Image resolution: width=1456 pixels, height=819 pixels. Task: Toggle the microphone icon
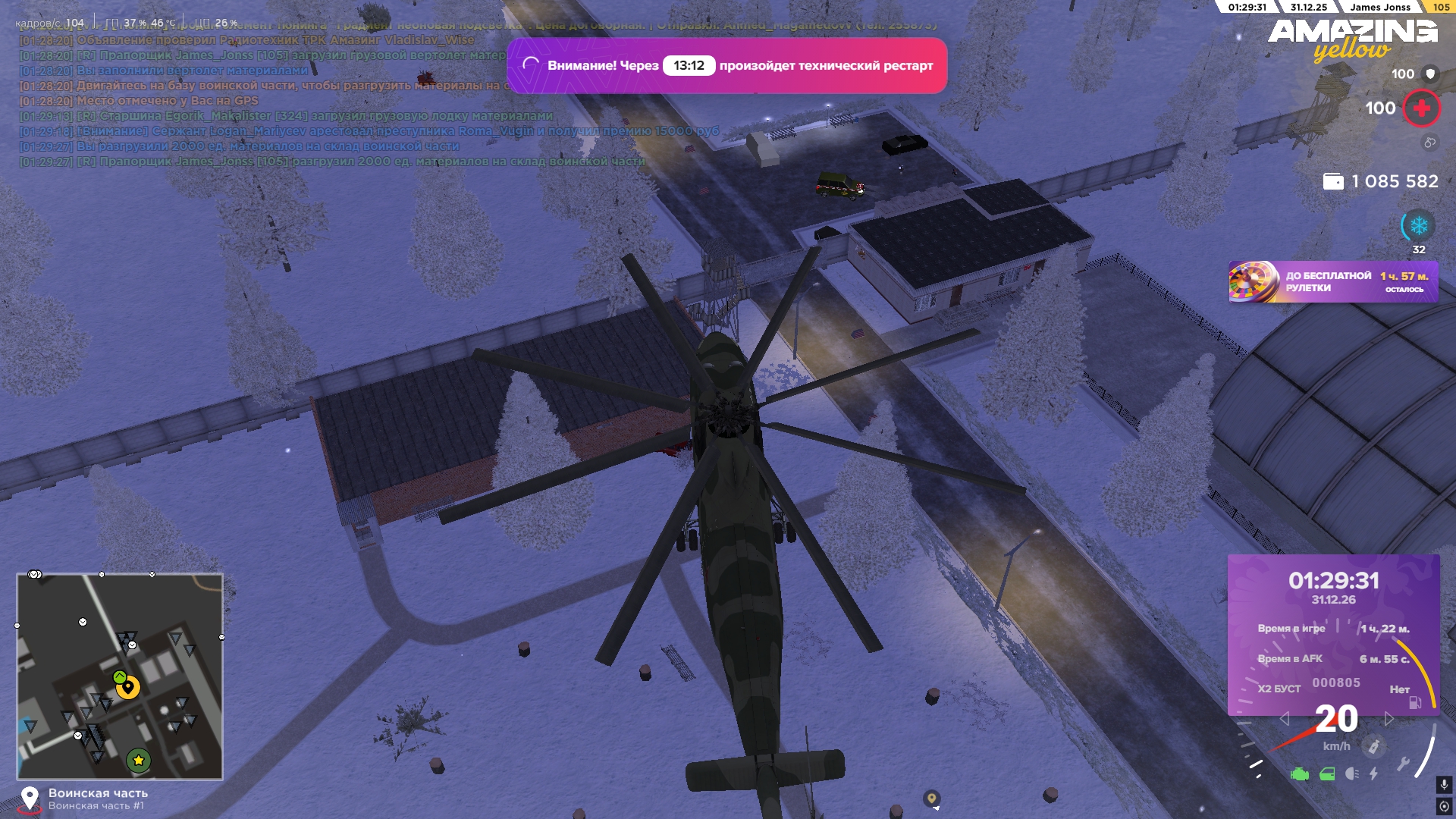[x=1444, y=785]
